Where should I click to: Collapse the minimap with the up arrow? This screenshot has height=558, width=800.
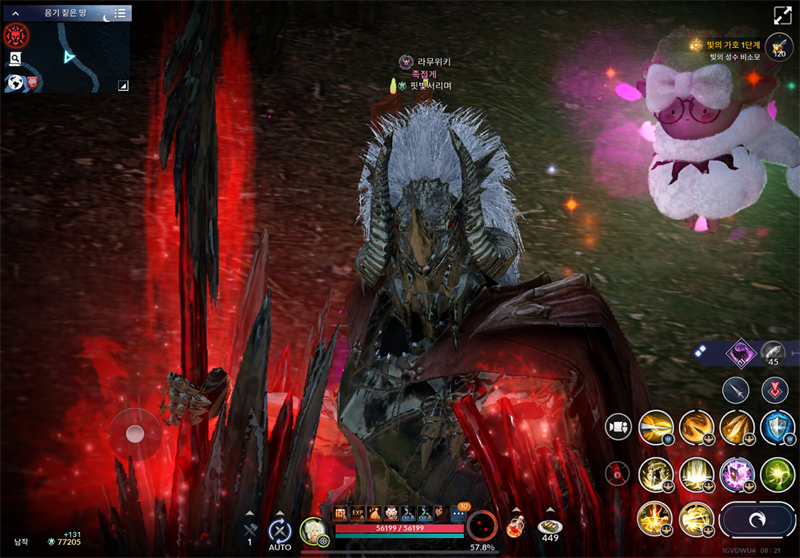[16, 13]
